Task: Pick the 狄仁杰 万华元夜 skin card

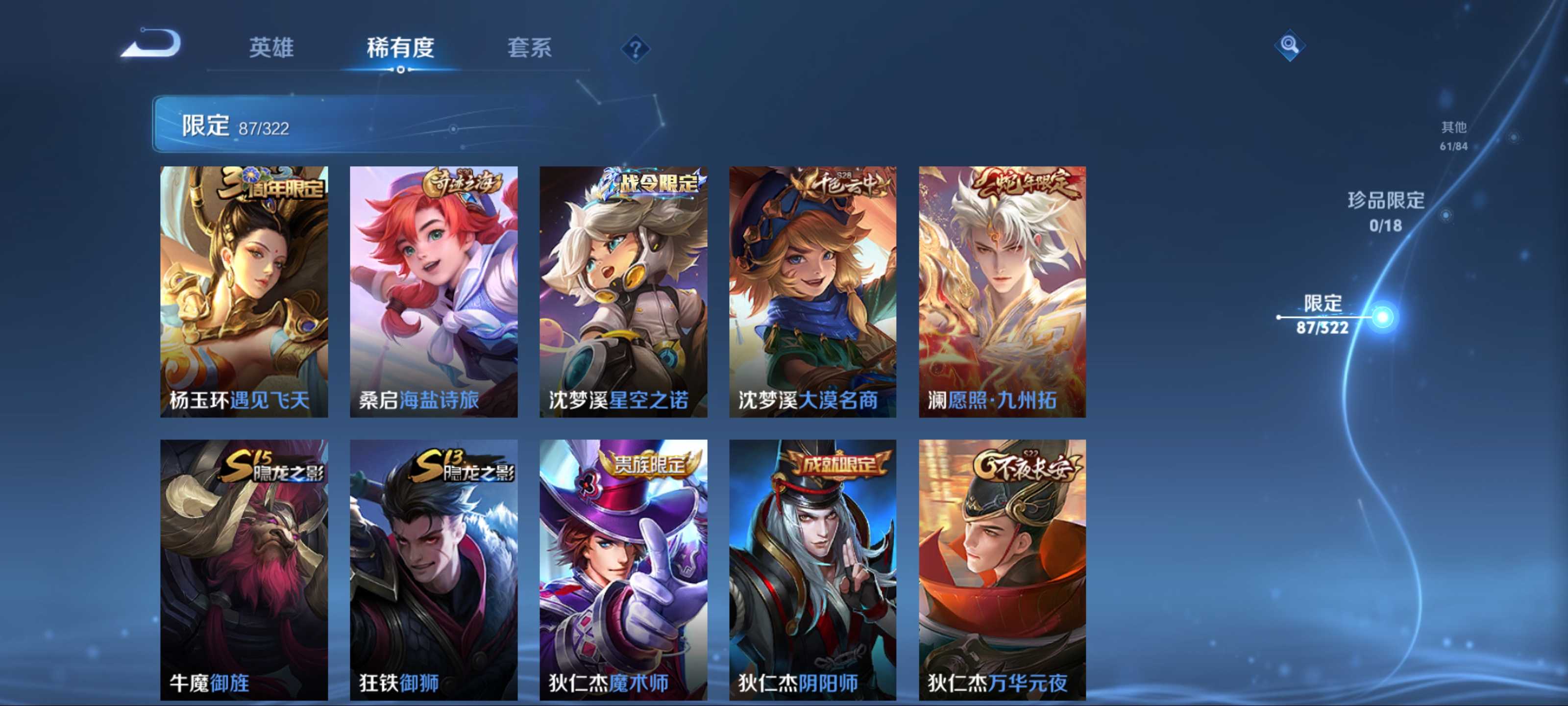Action: [1002, 570]
